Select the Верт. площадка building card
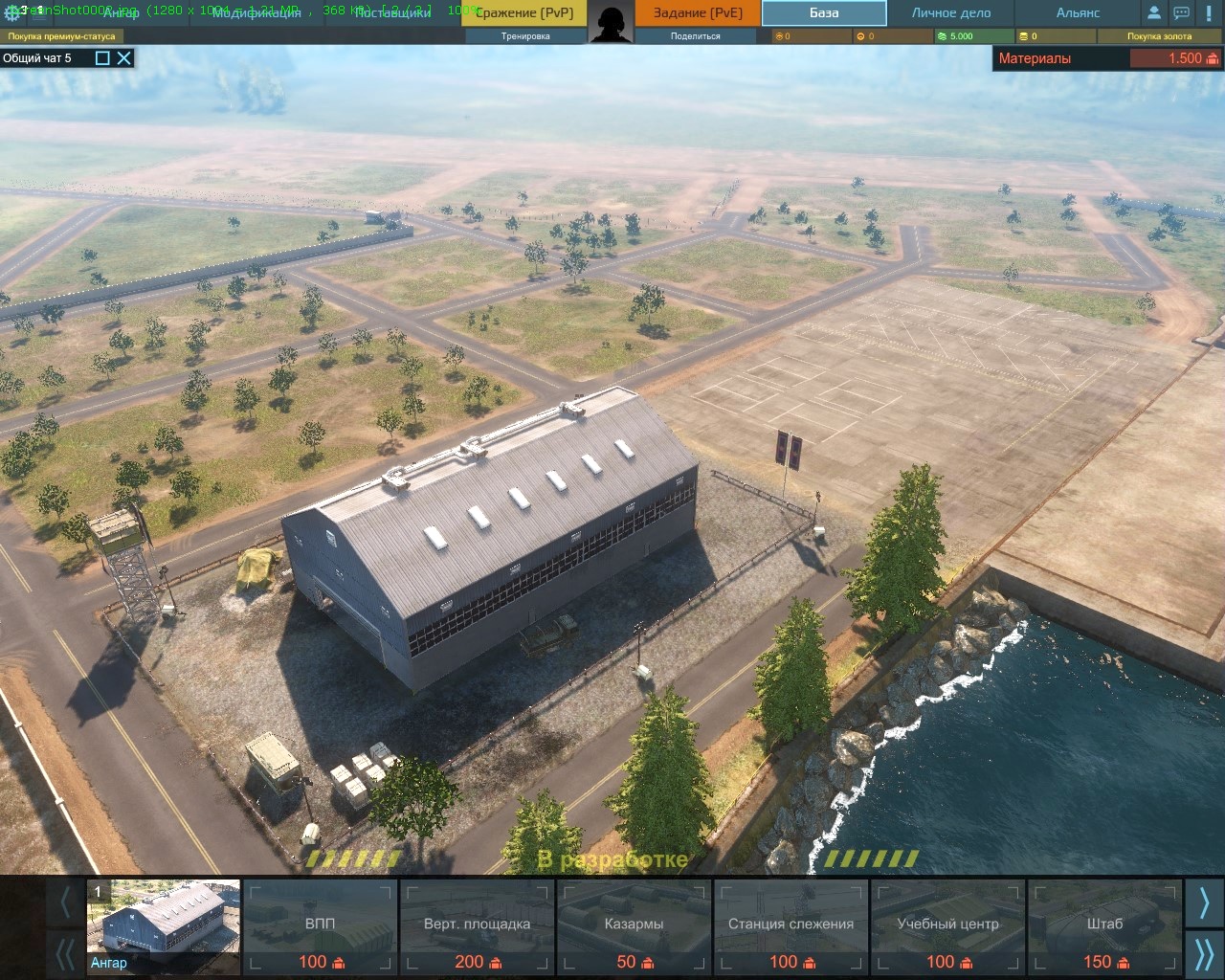This screenshot has height=980, width=1225. 477,926
